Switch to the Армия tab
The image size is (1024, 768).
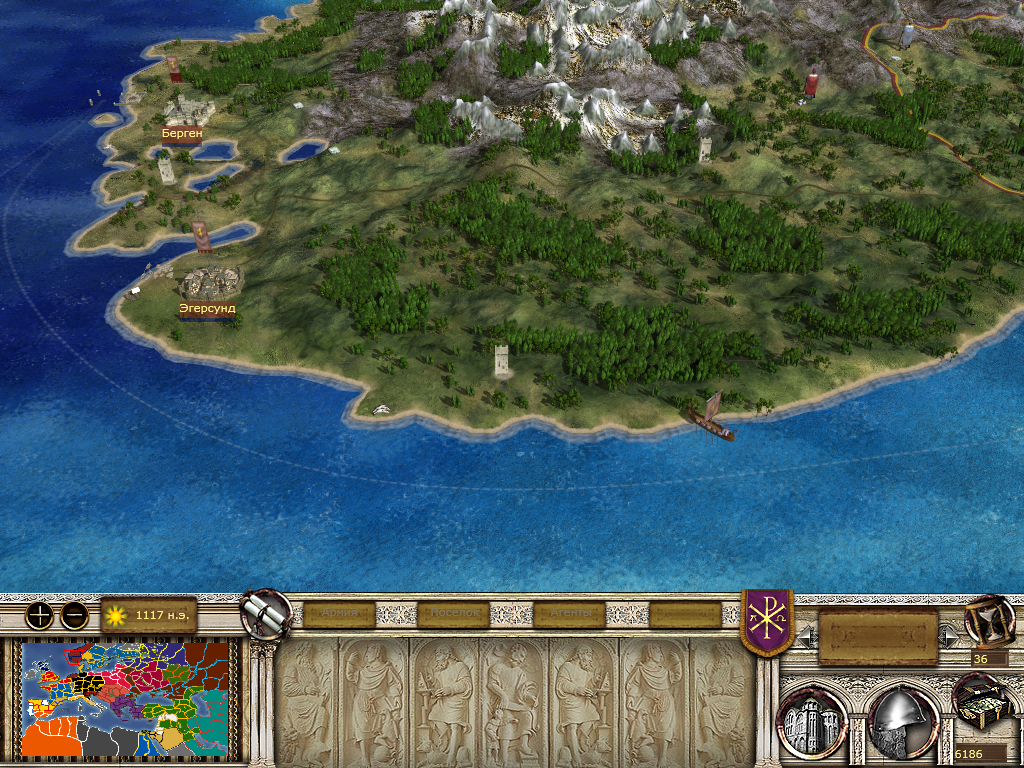339,614
